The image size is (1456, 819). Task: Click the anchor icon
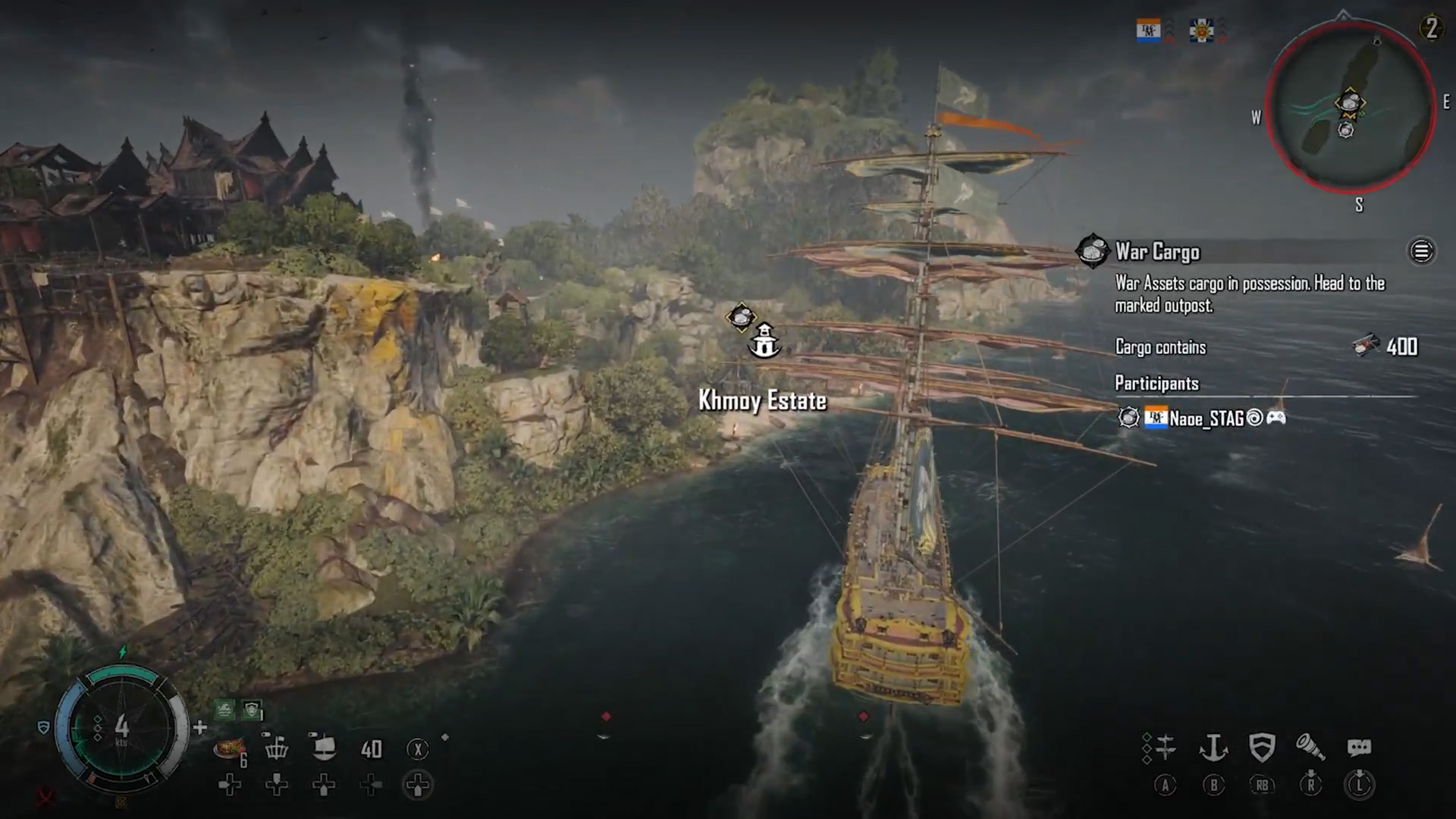[1213, 748]
